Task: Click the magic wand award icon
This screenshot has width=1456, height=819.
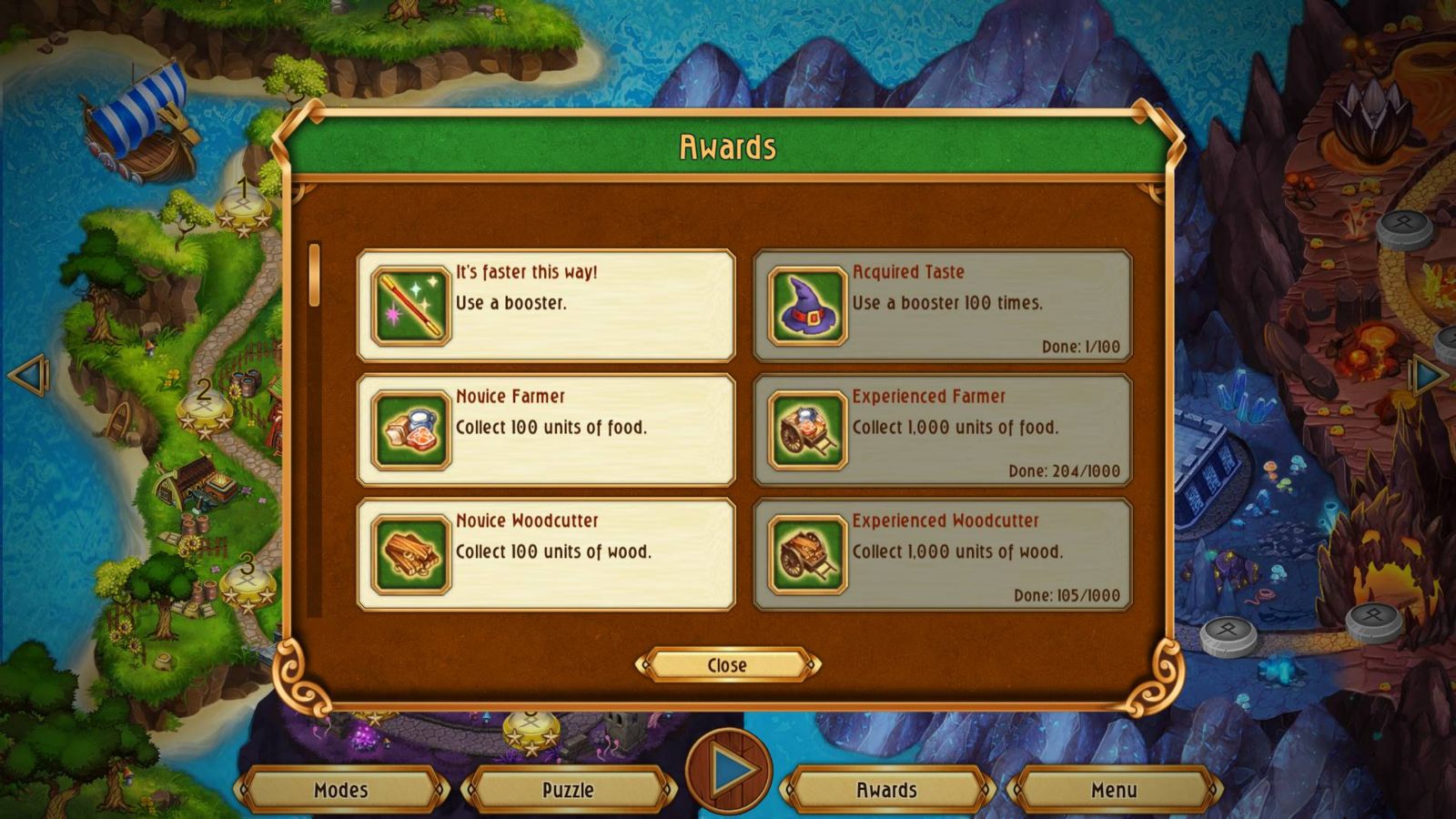Action: pos(411,306)
